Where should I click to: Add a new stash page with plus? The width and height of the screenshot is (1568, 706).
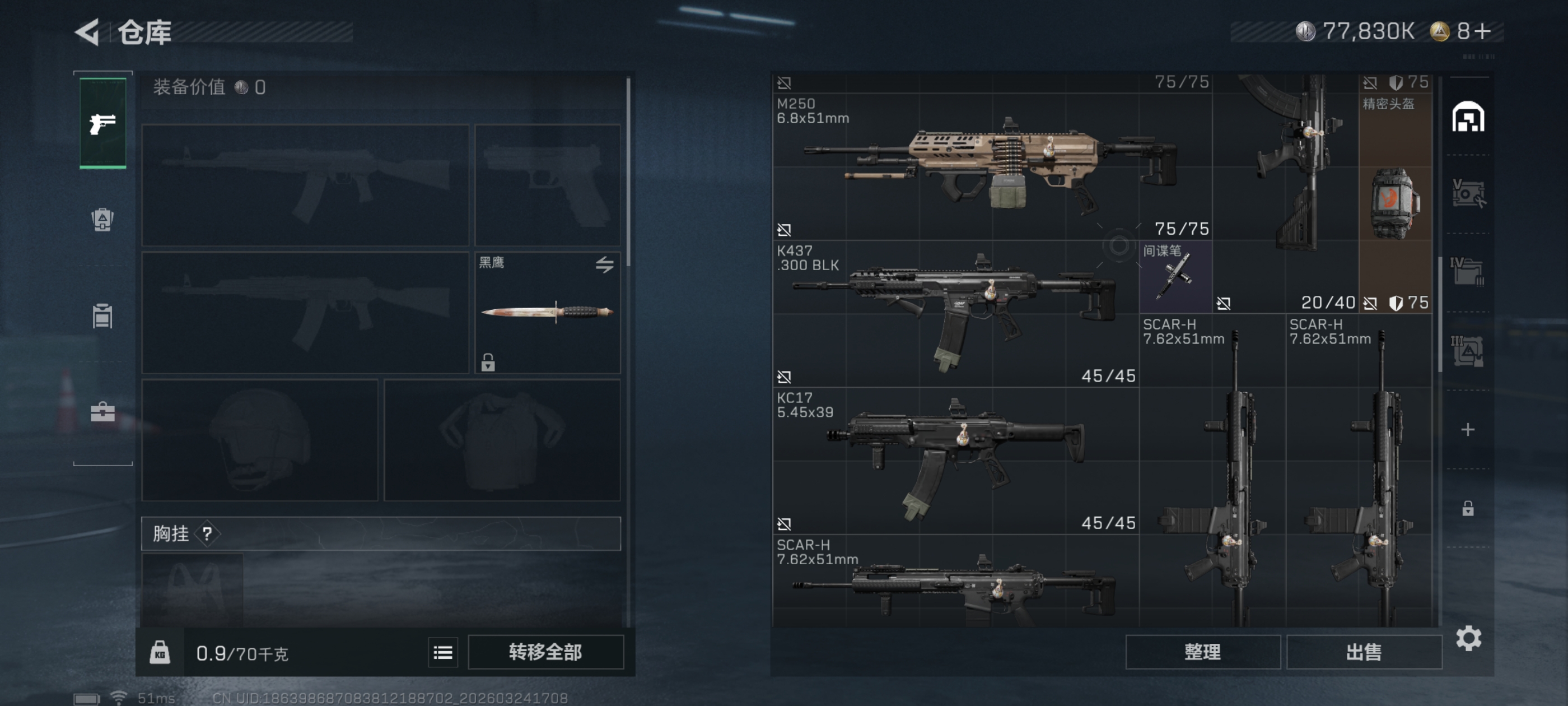click(x=1468, y=429)
